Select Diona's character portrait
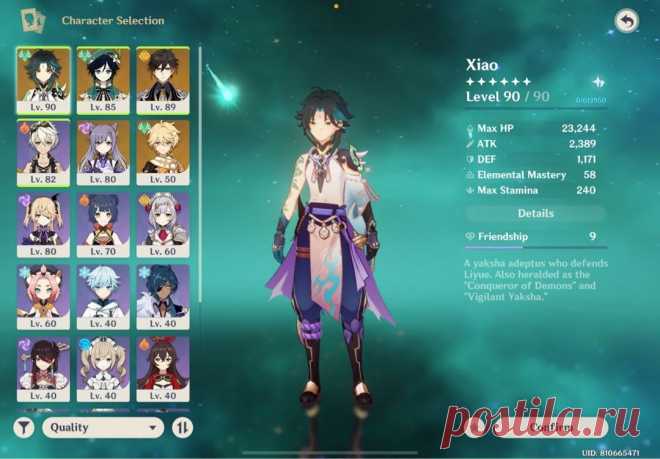 [43, 296]
